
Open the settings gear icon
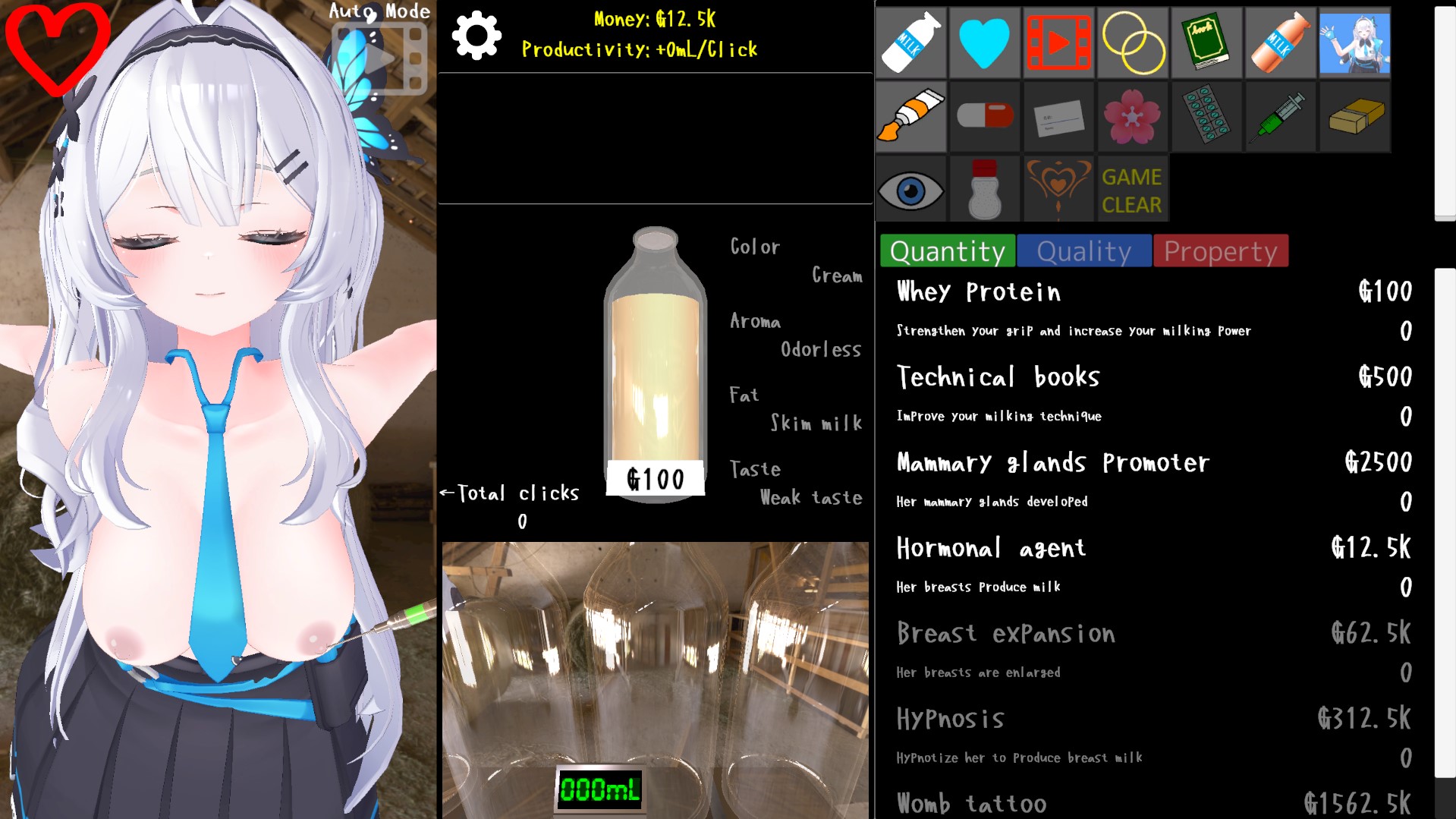pos(476,34)
